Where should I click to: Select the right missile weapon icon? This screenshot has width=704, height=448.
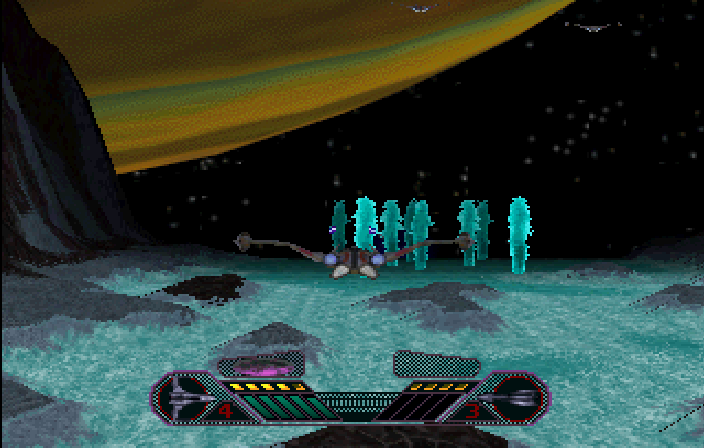tap(516, 398)
